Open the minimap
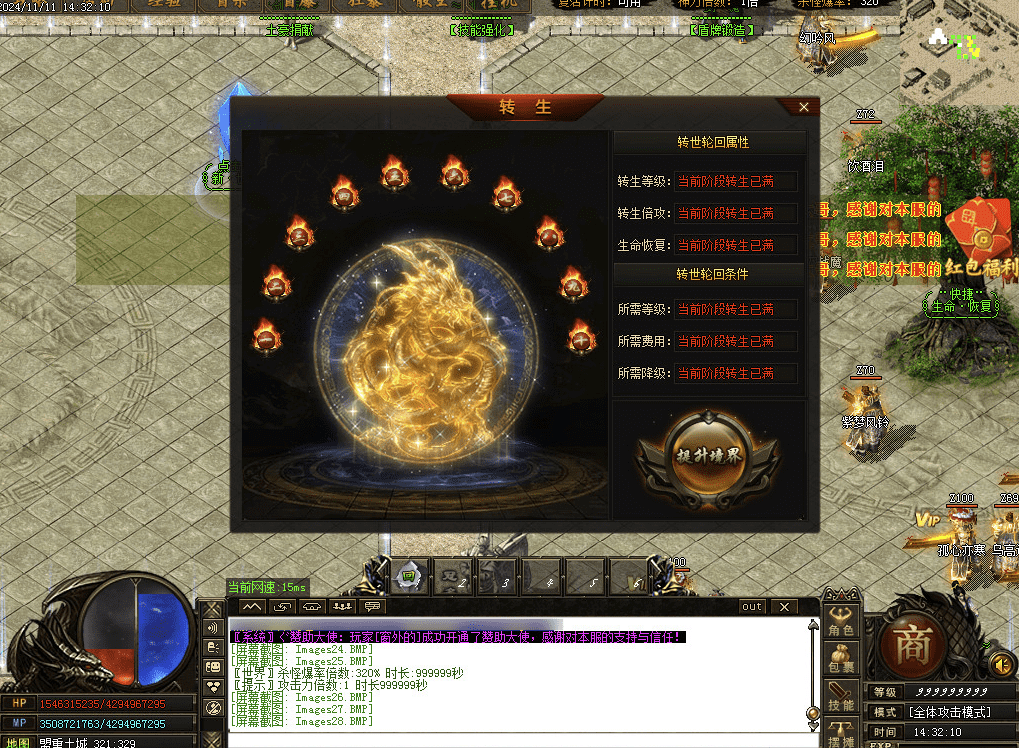Viewport: 1019px width, 748px height. pos(957,45)
